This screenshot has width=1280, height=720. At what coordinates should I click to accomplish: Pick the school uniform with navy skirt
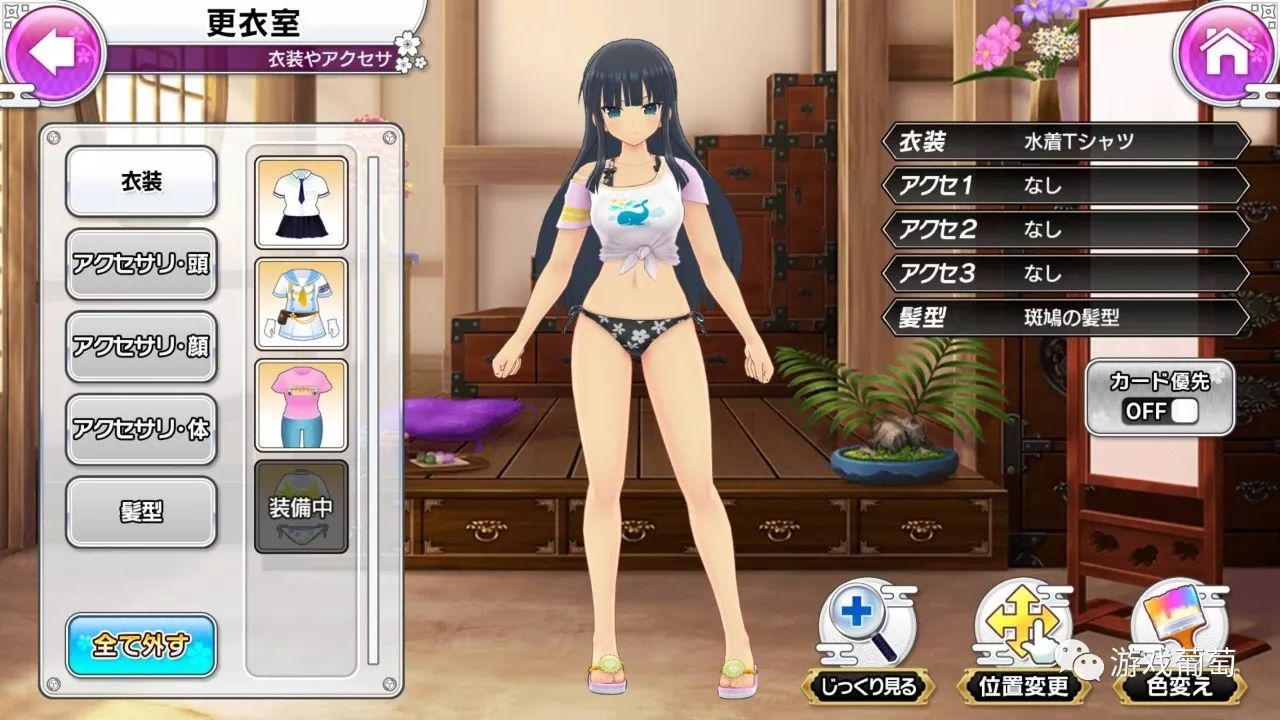point(301,202)
